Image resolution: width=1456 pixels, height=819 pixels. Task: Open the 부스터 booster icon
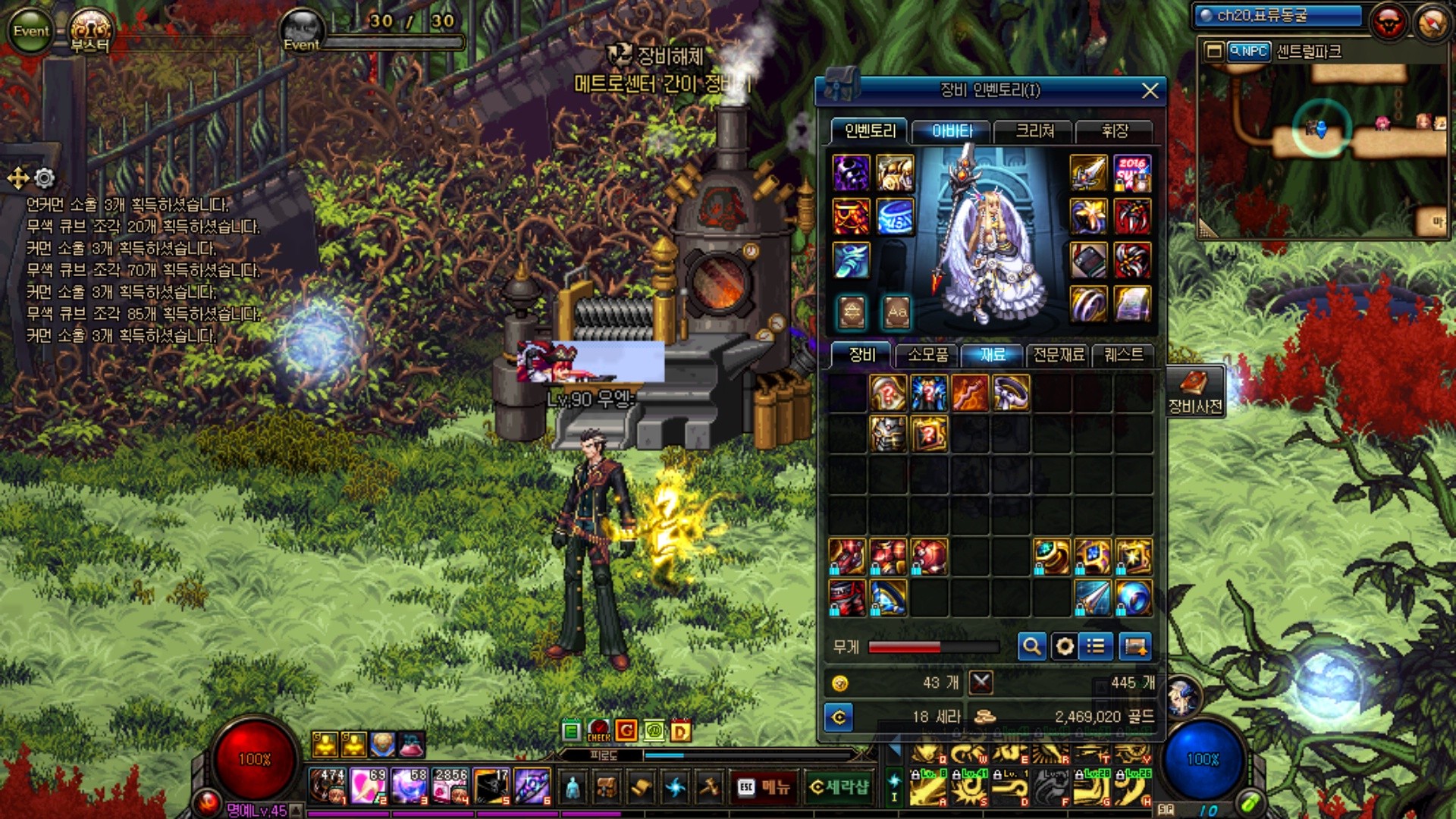pos(90,32)
